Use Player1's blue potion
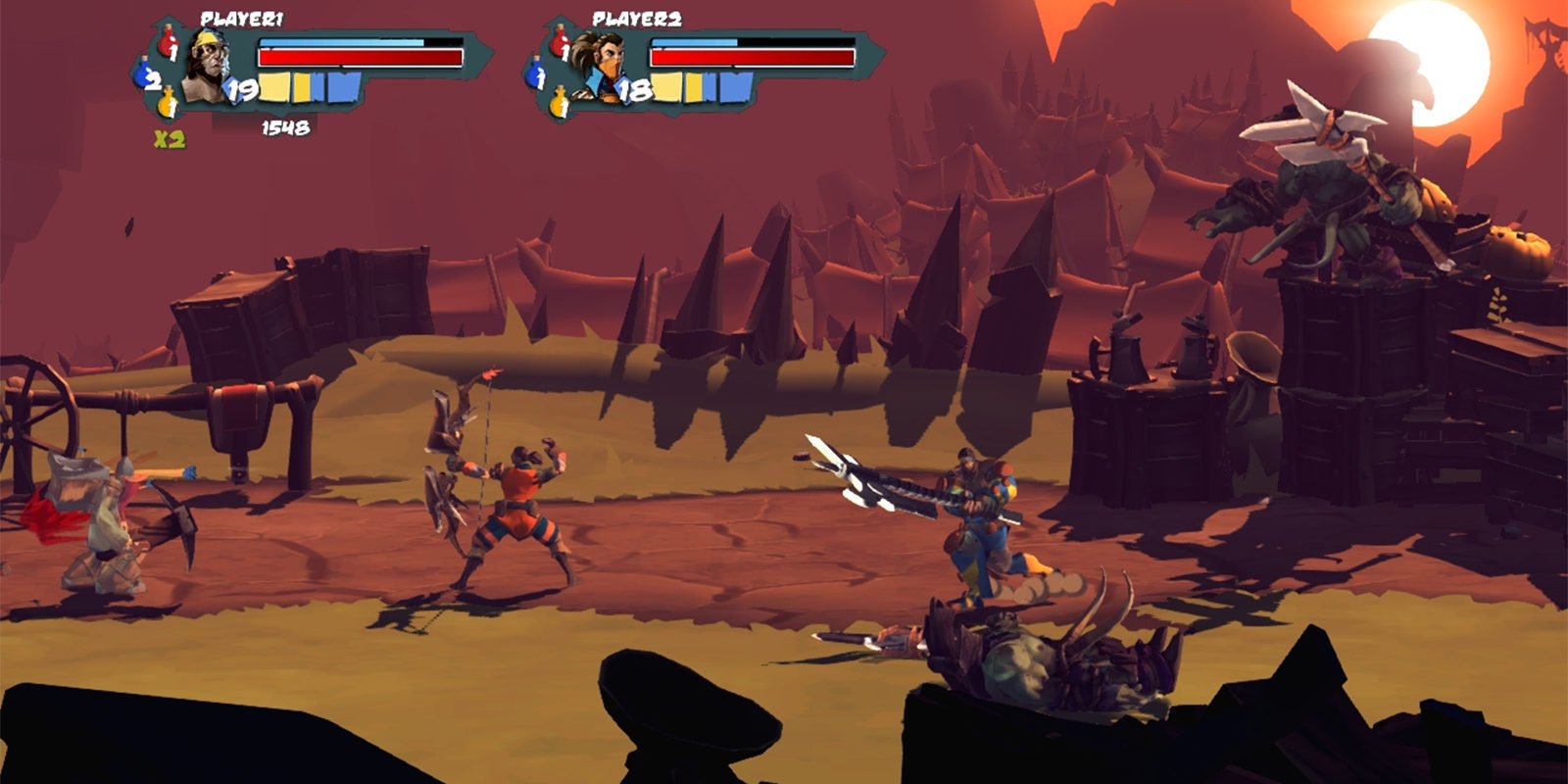Screen dimensions: 1568x784 (146, 73)
